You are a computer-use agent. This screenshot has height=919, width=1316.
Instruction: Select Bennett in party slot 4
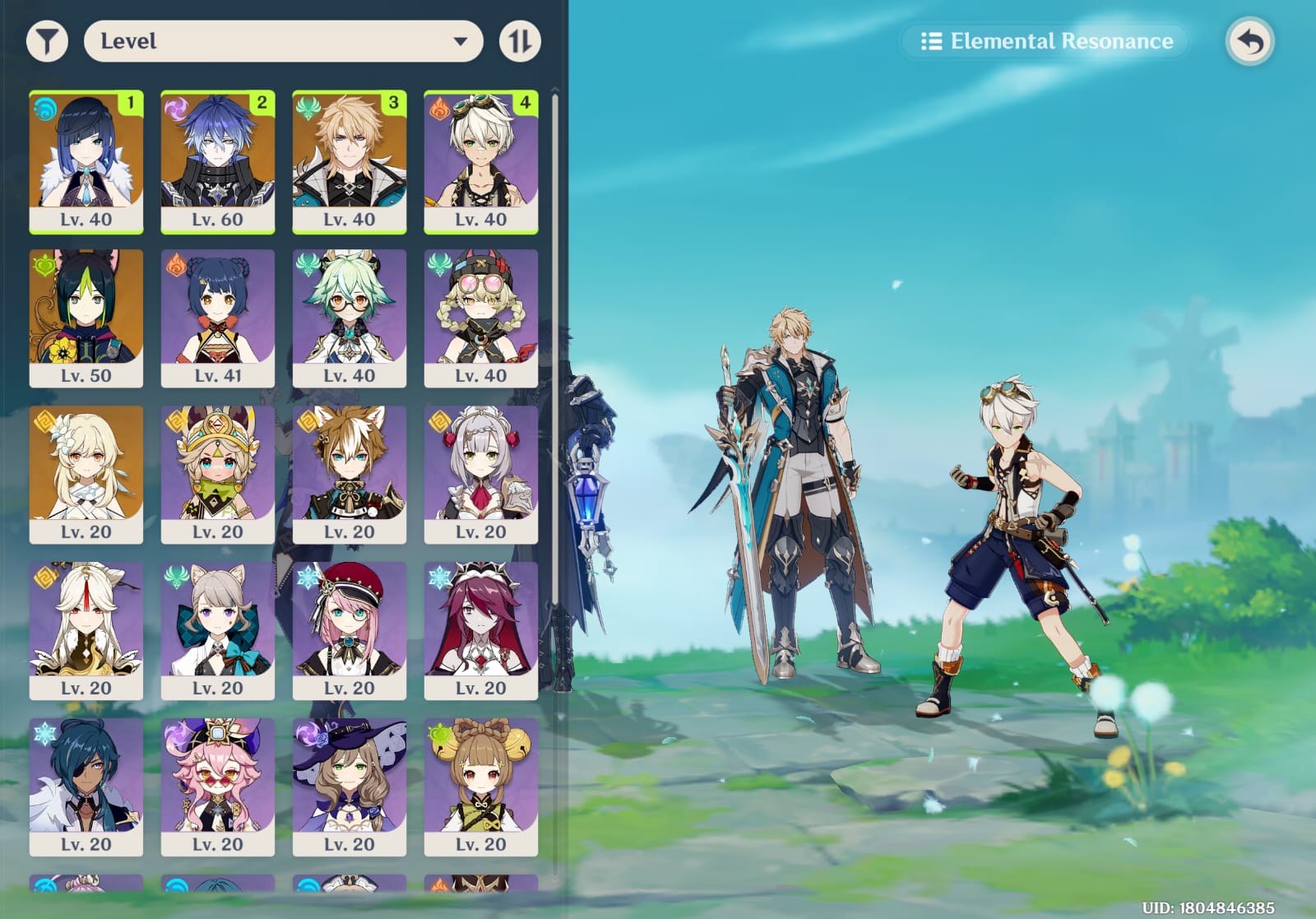click(x=481, y=161)
